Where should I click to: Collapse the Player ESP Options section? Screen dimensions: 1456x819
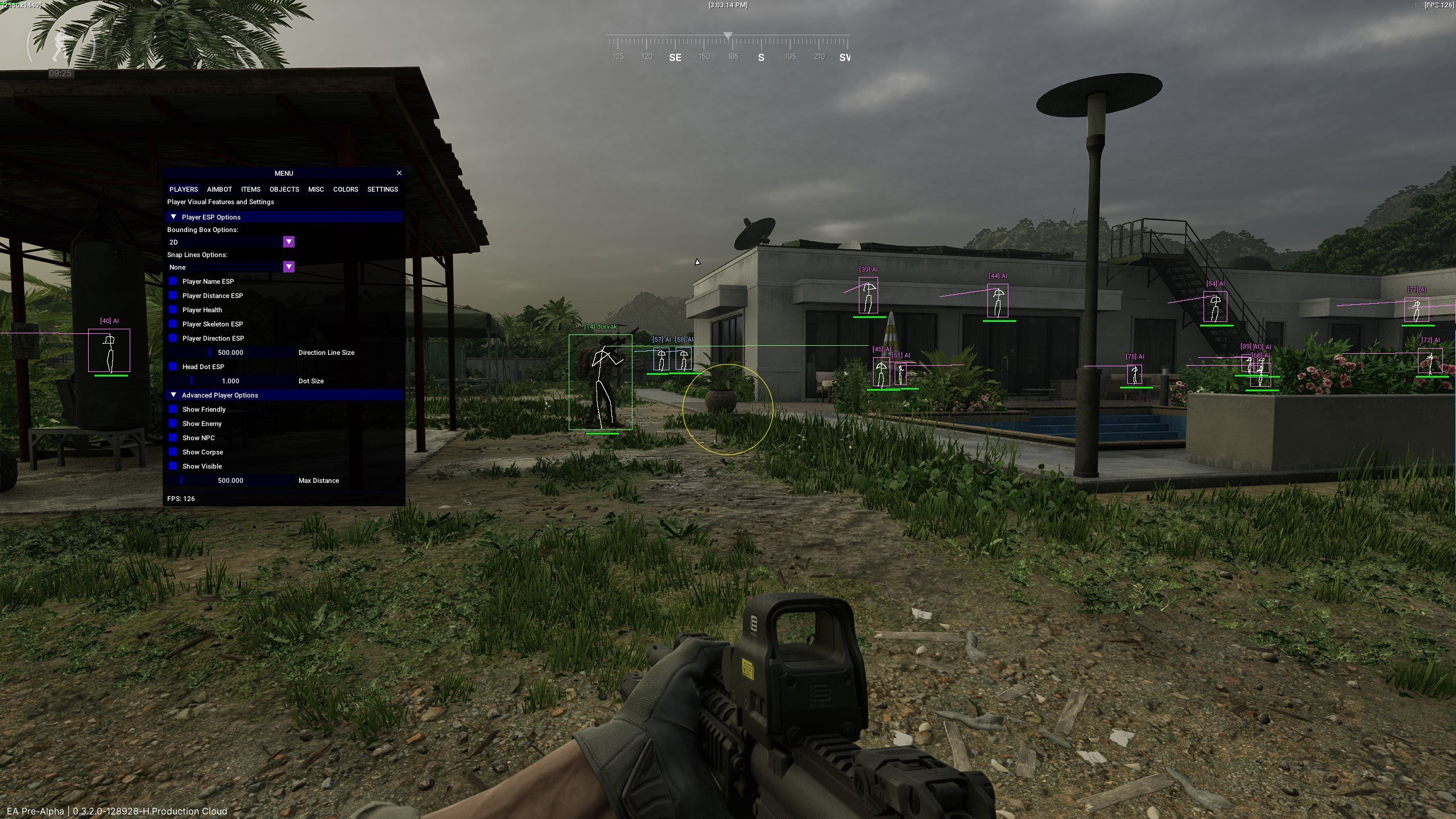coord(173,217)
